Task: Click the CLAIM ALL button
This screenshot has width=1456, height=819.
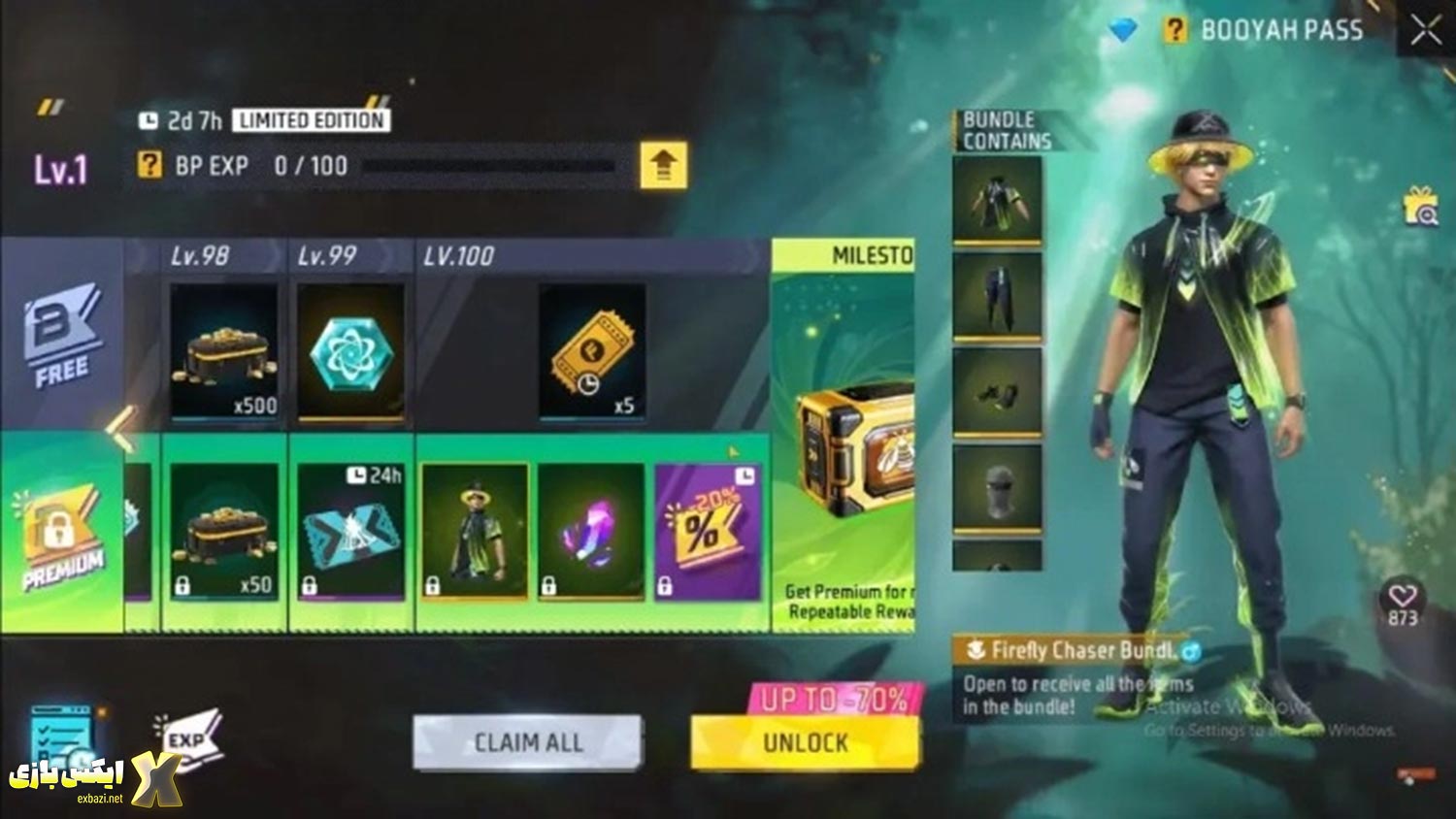Action: [527, 742]
